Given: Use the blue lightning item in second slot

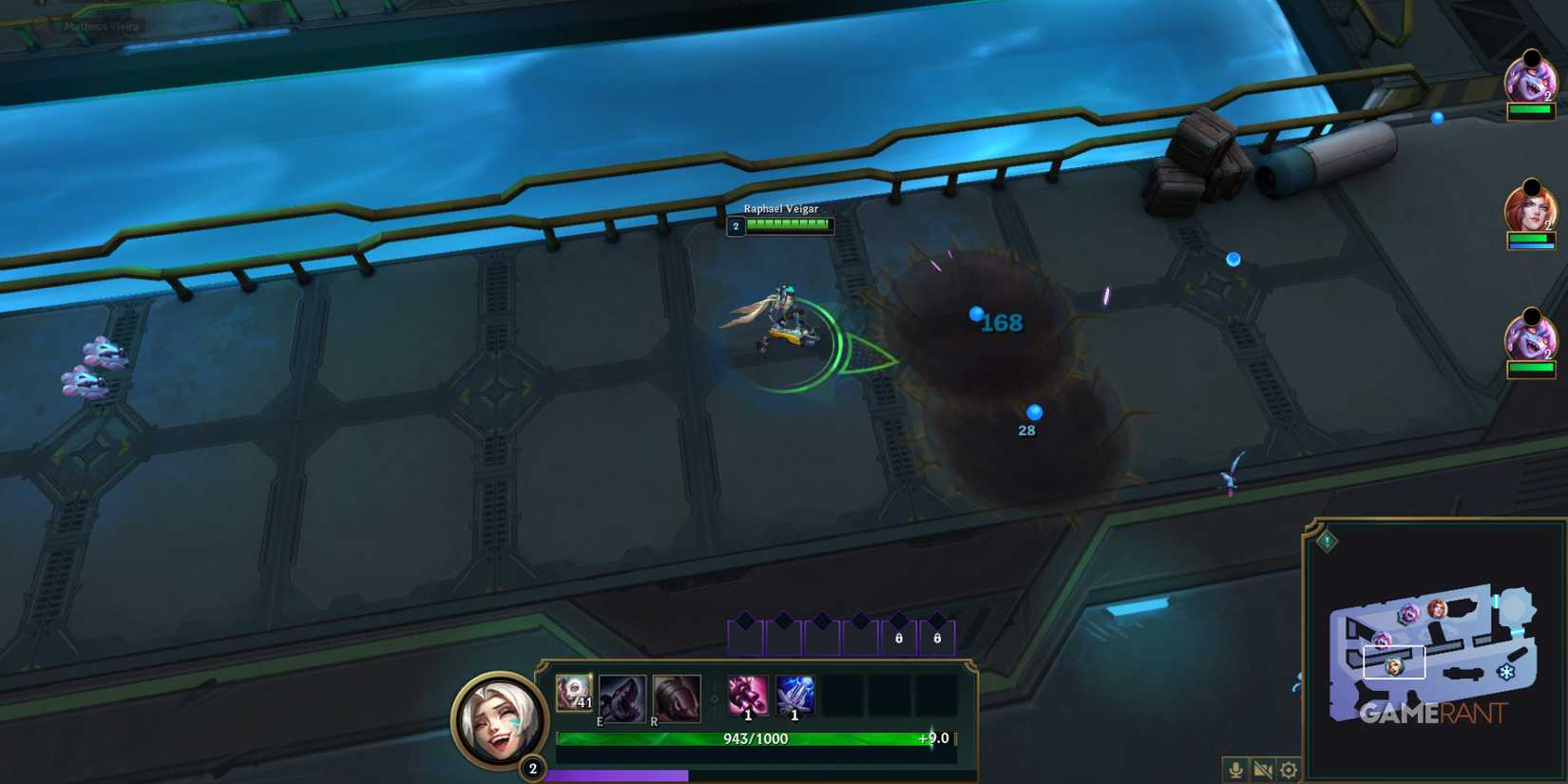Looking at the screenshot, I should click(794, 696).
